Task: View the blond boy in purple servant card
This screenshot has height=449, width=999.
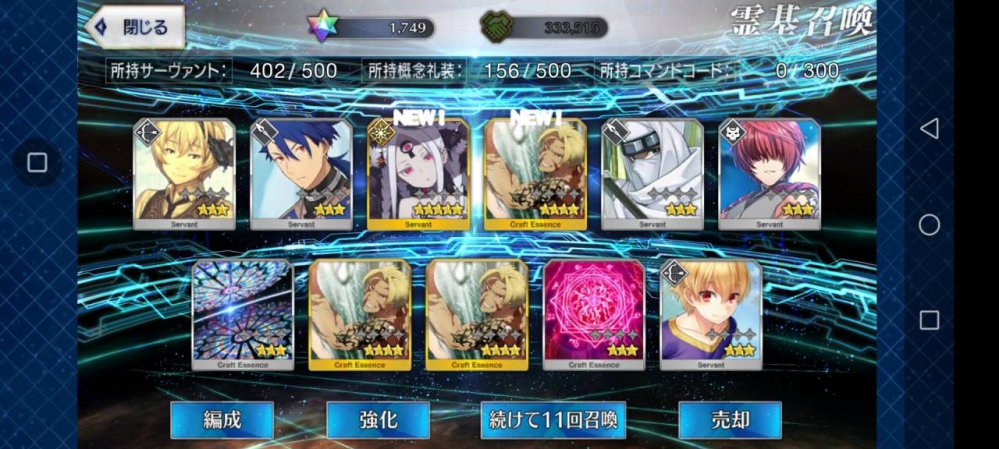Action: coord(711,315)
